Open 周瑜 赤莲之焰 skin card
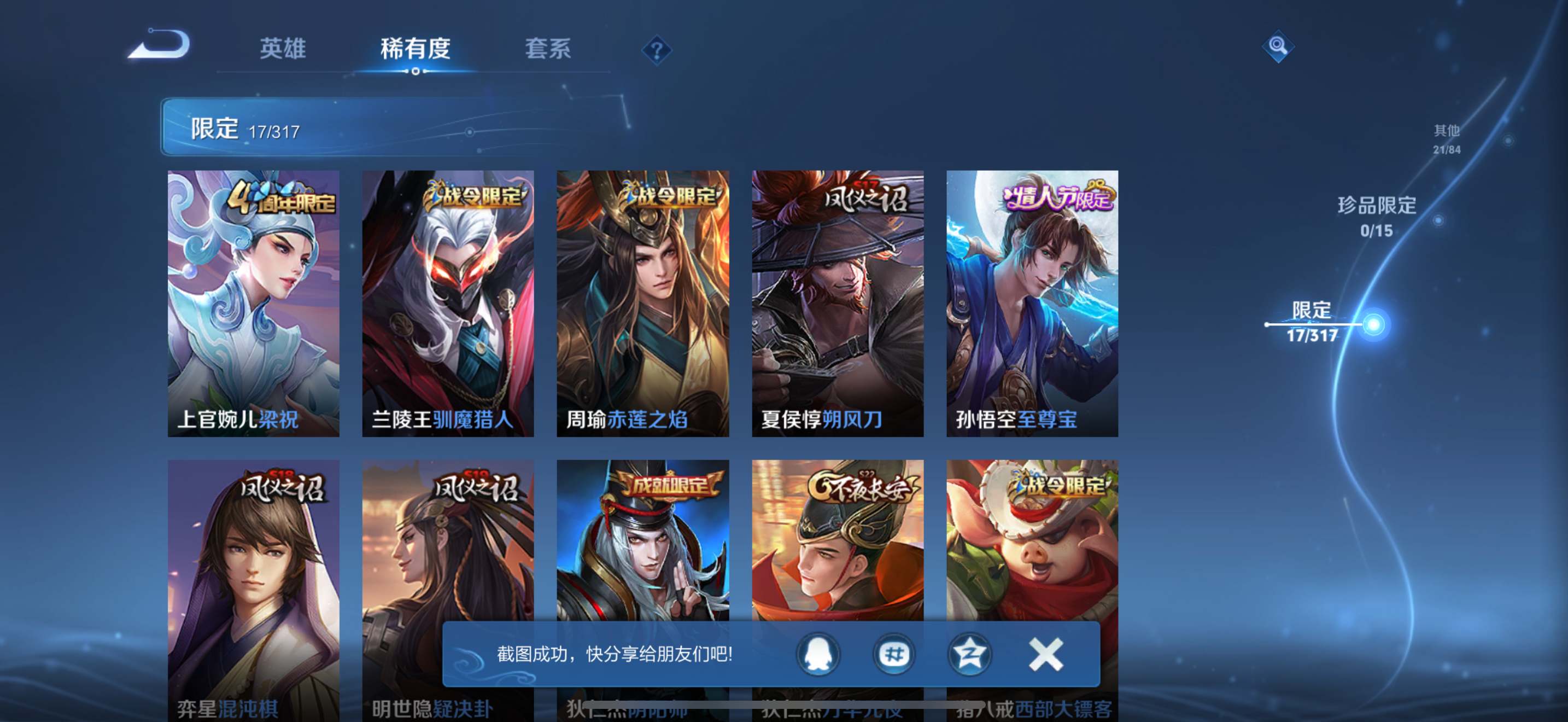 coord(643,303)
